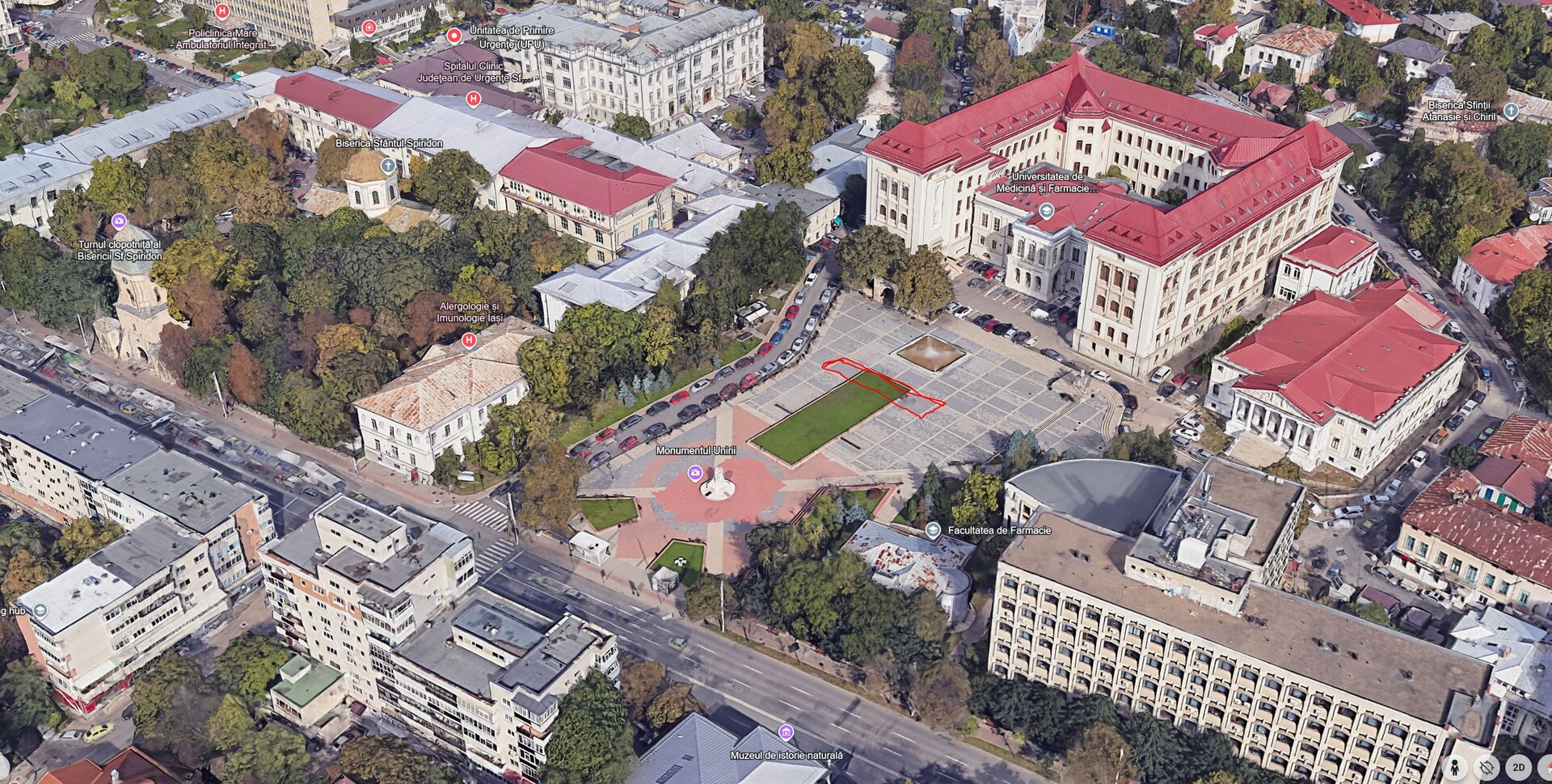Click the compass button at the screen edge
The width and height of the screenshot is (1552, 784).
coord(1547,767)
